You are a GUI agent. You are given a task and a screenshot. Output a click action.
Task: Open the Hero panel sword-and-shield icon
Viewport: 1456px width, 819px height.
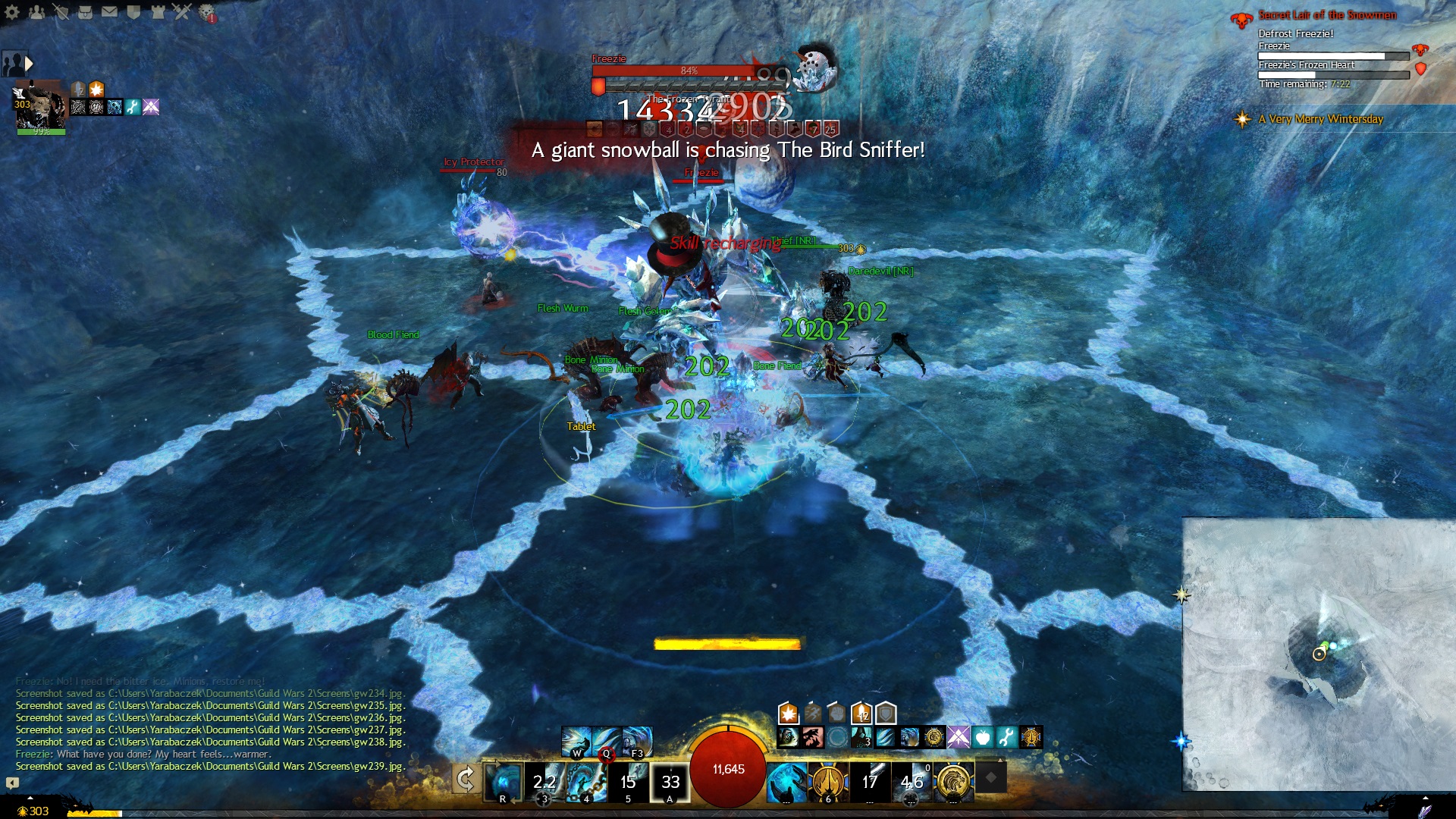(x=61, y=12)
